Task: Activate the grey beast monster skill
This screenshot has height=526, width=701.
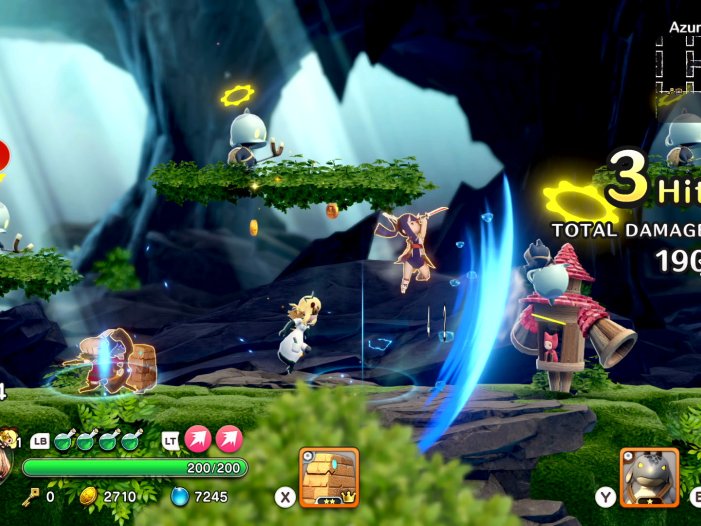Action: [x=649, y=476]
